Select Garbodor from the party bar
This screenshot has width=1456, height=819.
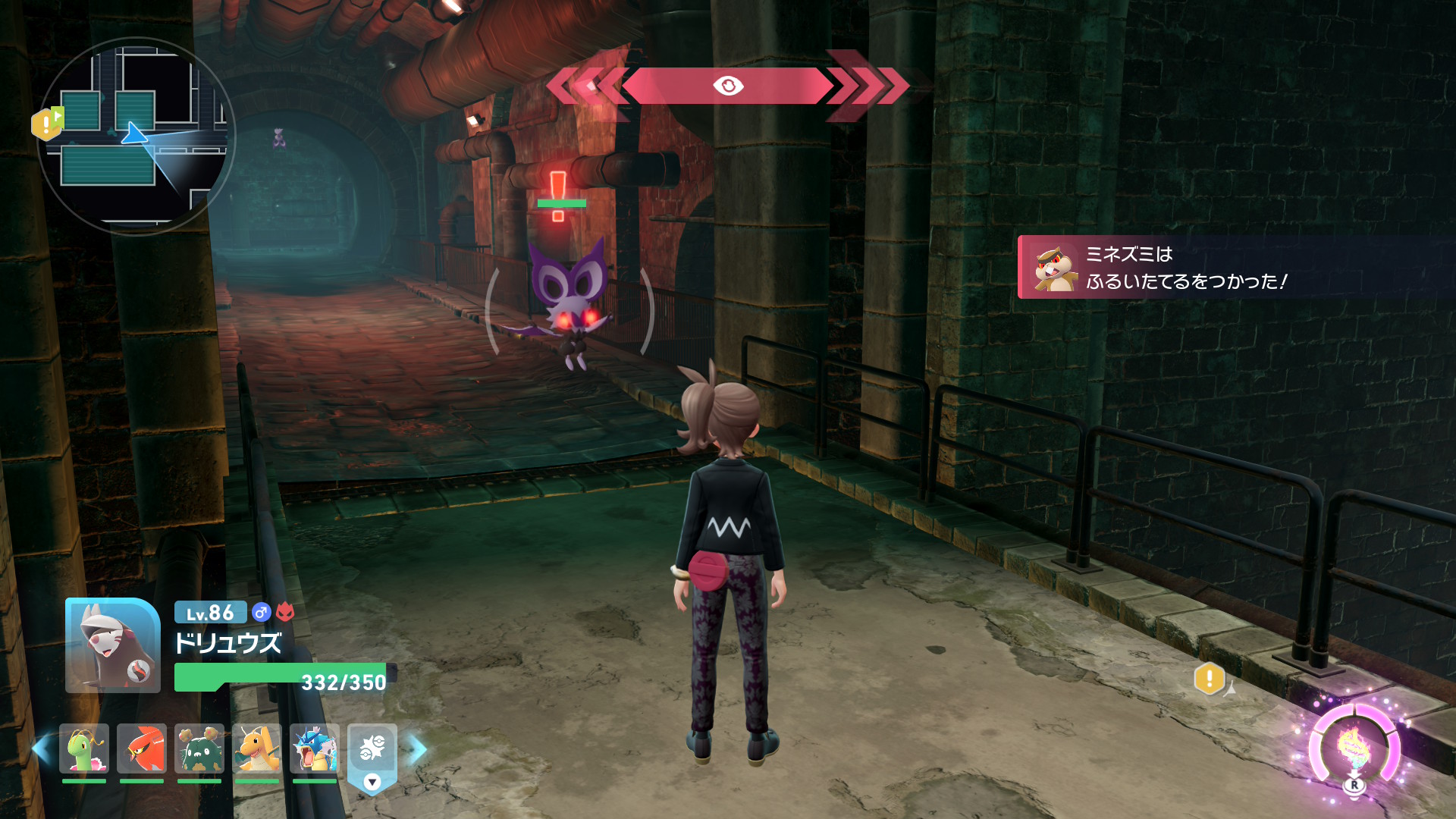[x=199, y=748]
